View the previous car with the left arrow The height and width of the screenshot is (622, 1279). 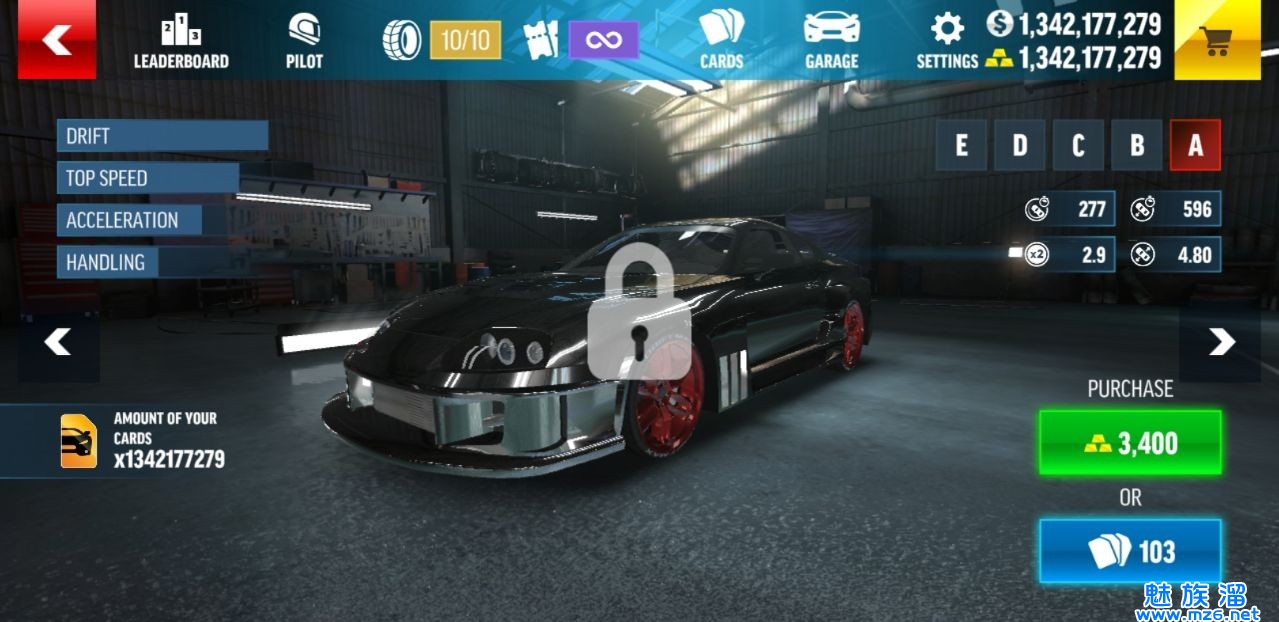(x=58, y=343)
